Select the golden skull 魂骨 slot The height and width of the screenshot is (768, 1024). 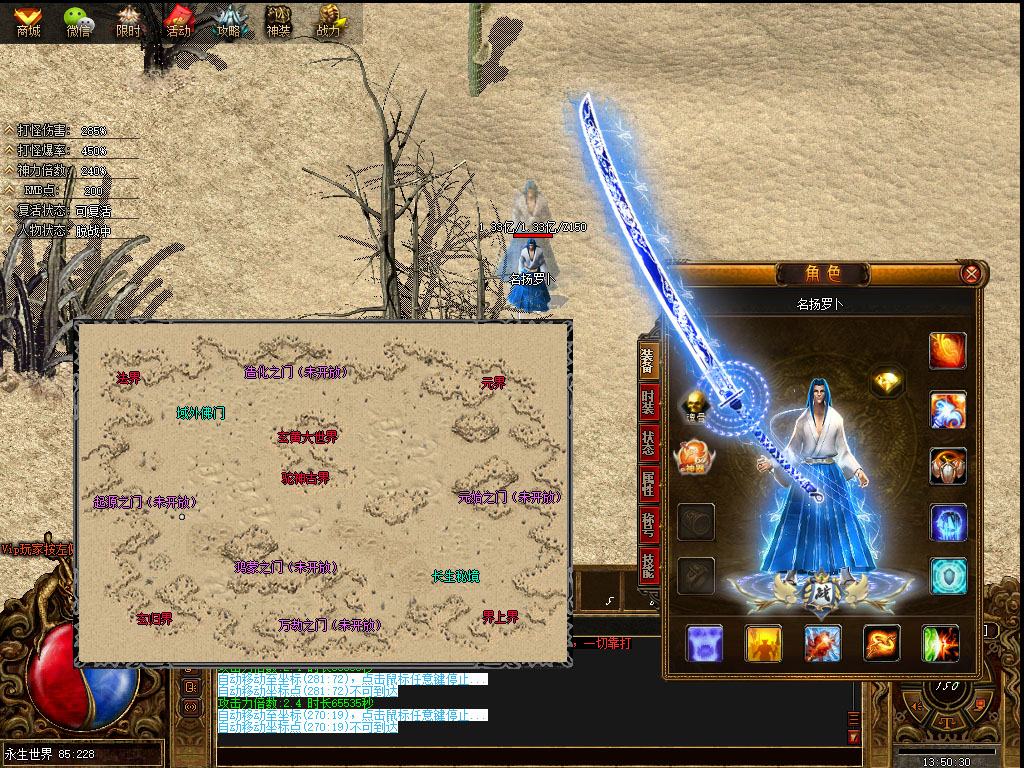(x=695, y=405)
